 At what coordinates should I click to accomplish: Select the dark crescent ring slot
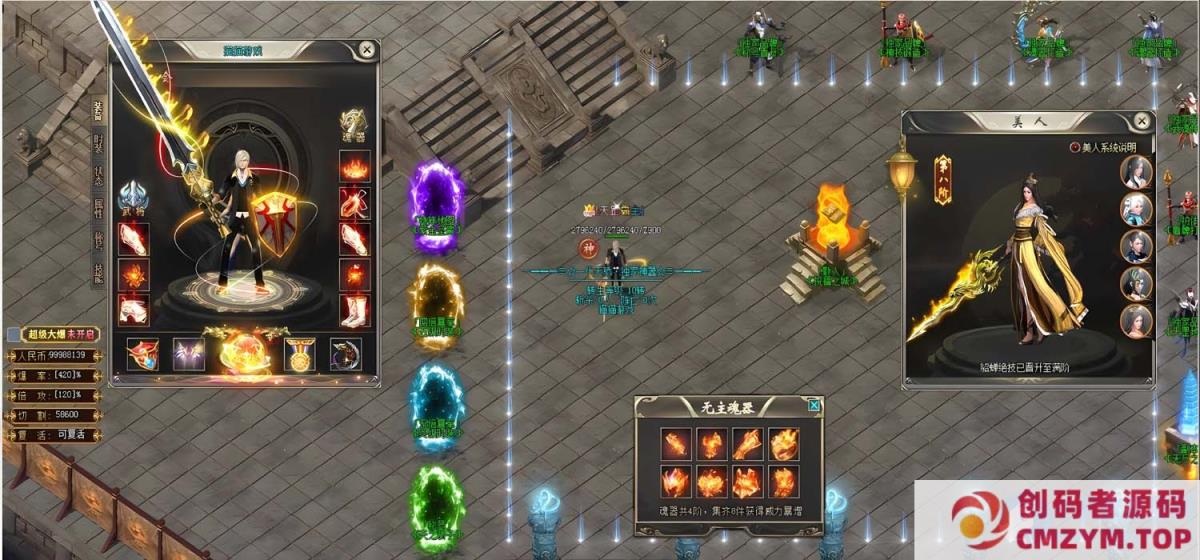[346, 354]
